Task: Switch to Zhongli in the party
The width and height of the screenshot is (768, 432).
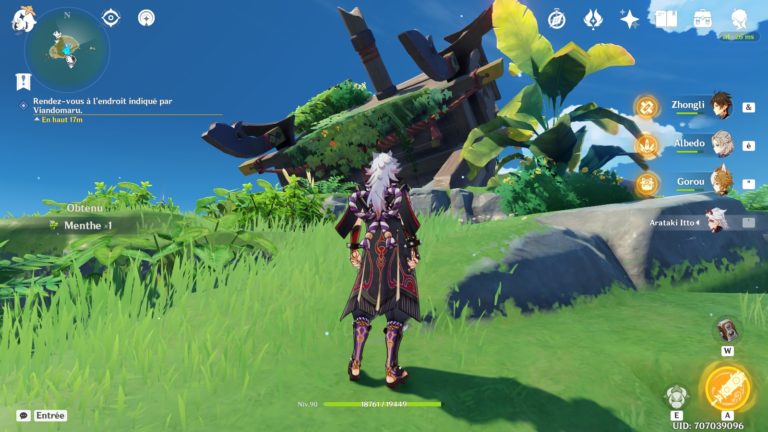Action: [720, 106]
